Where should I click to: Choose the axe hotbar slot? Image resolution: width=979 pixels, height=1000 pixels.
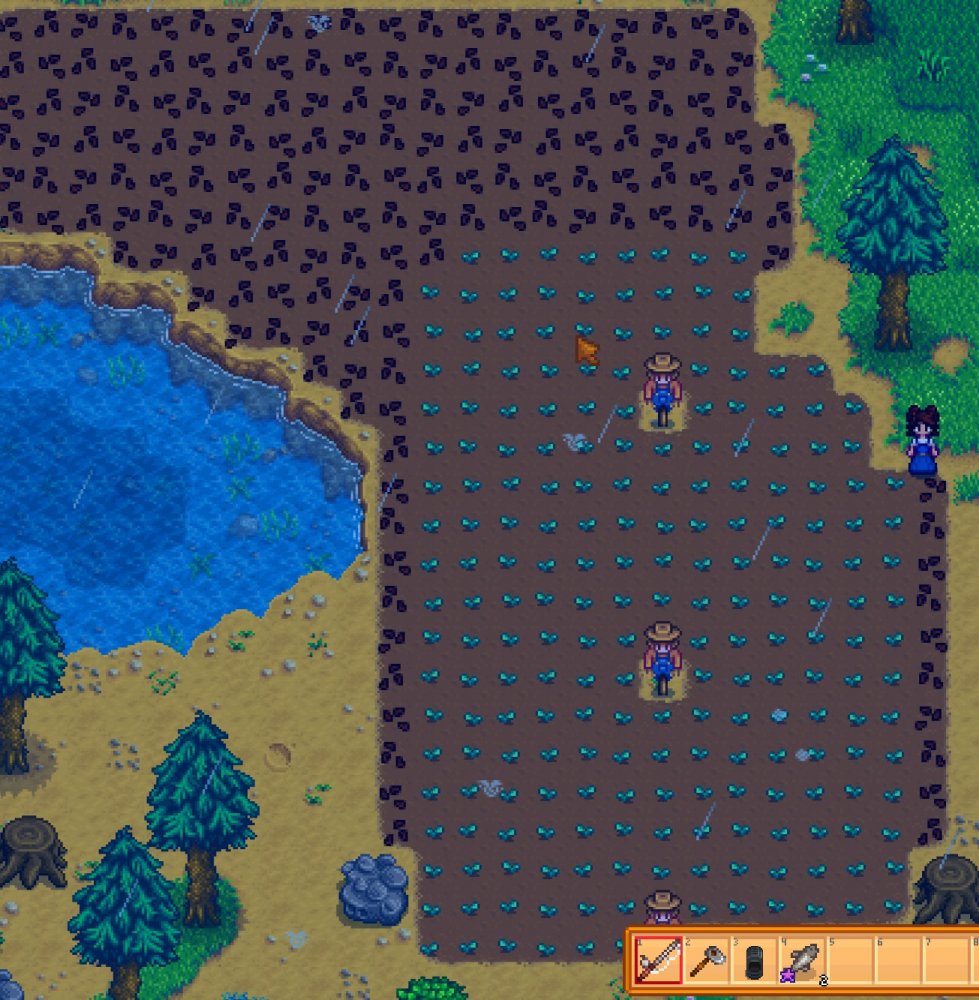706,963
